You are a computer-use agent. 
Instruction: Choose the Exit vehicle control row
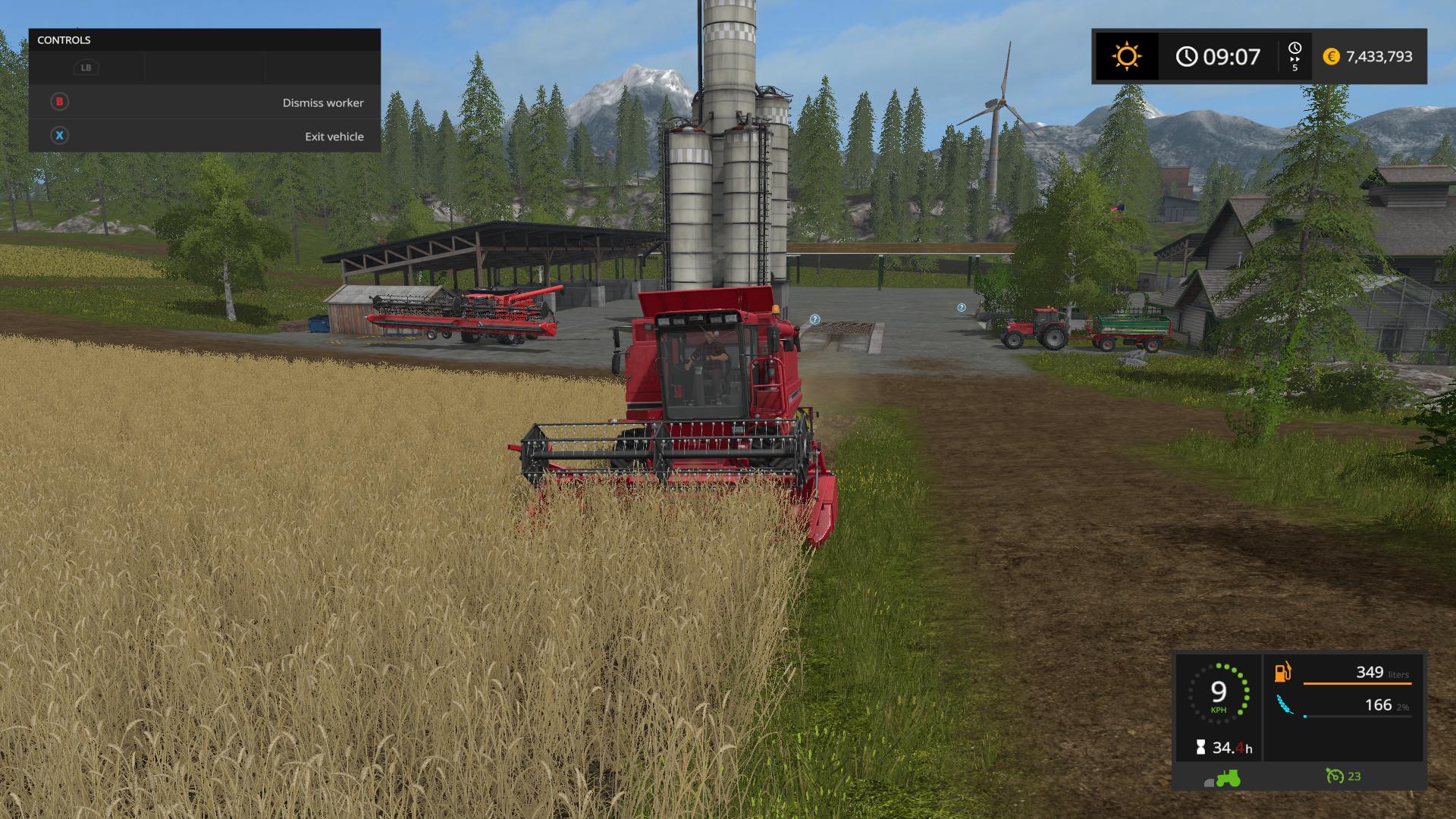(205, 136)
